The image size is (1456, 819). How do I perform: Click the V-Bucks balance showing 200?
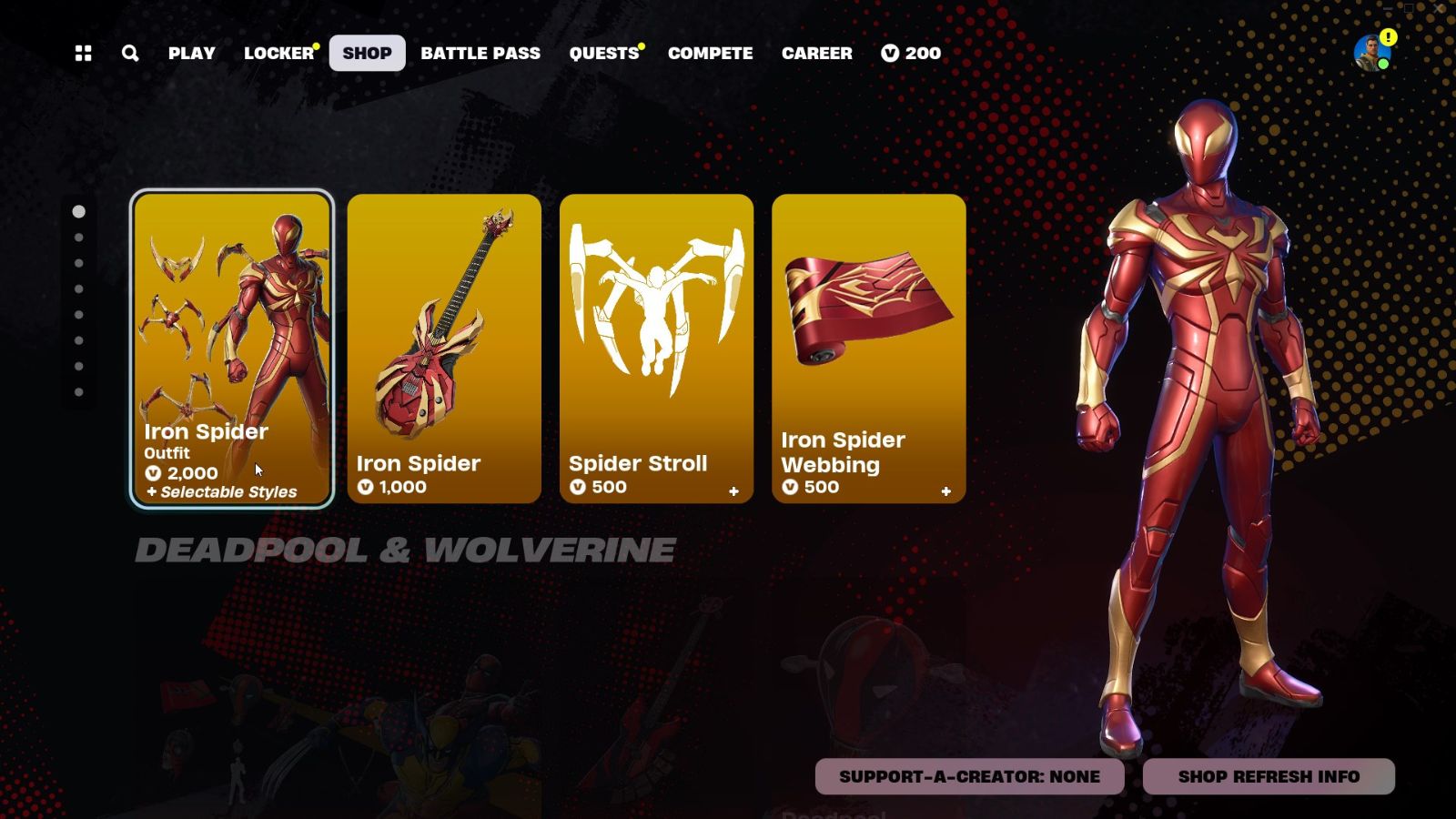point(910,54)
